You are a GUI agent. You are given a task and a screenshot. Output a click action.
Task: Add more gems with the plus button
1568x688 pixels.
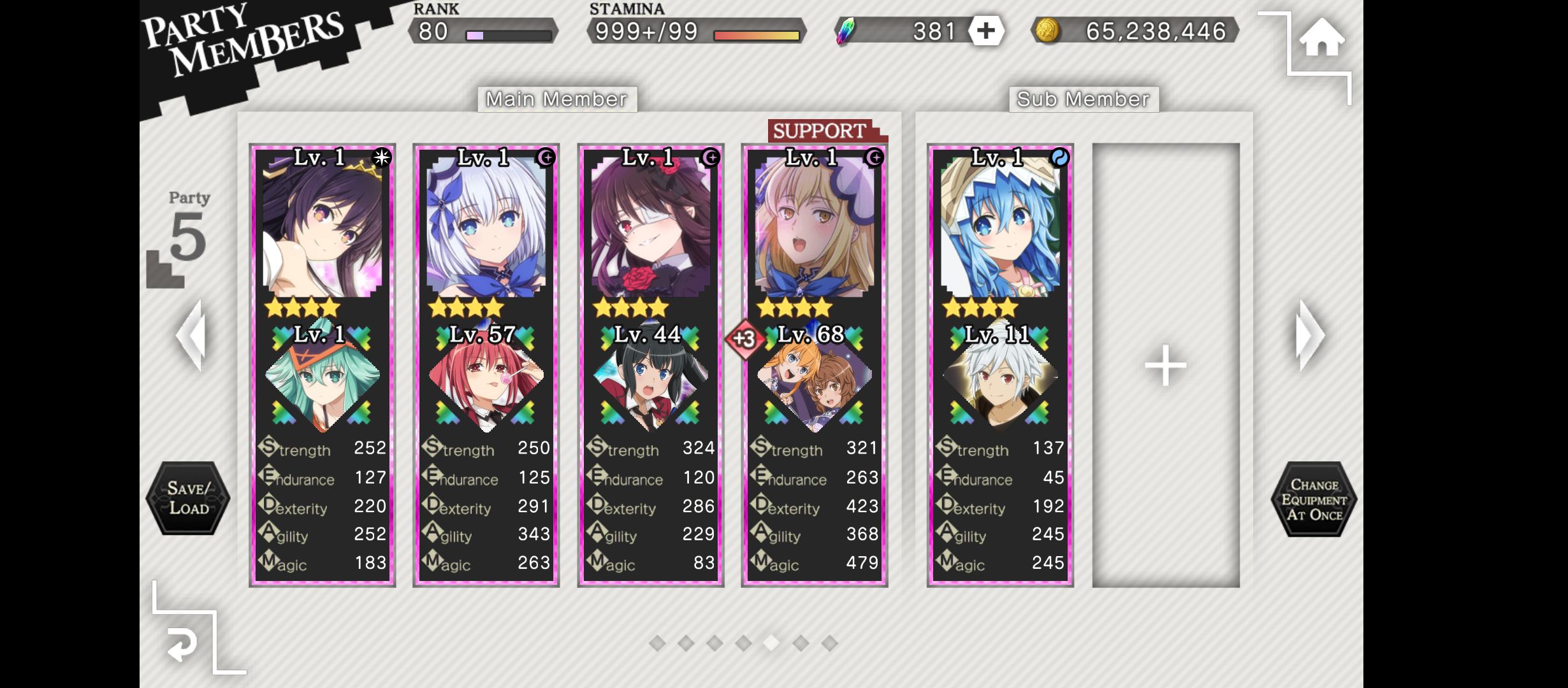(x=985, y=31)
